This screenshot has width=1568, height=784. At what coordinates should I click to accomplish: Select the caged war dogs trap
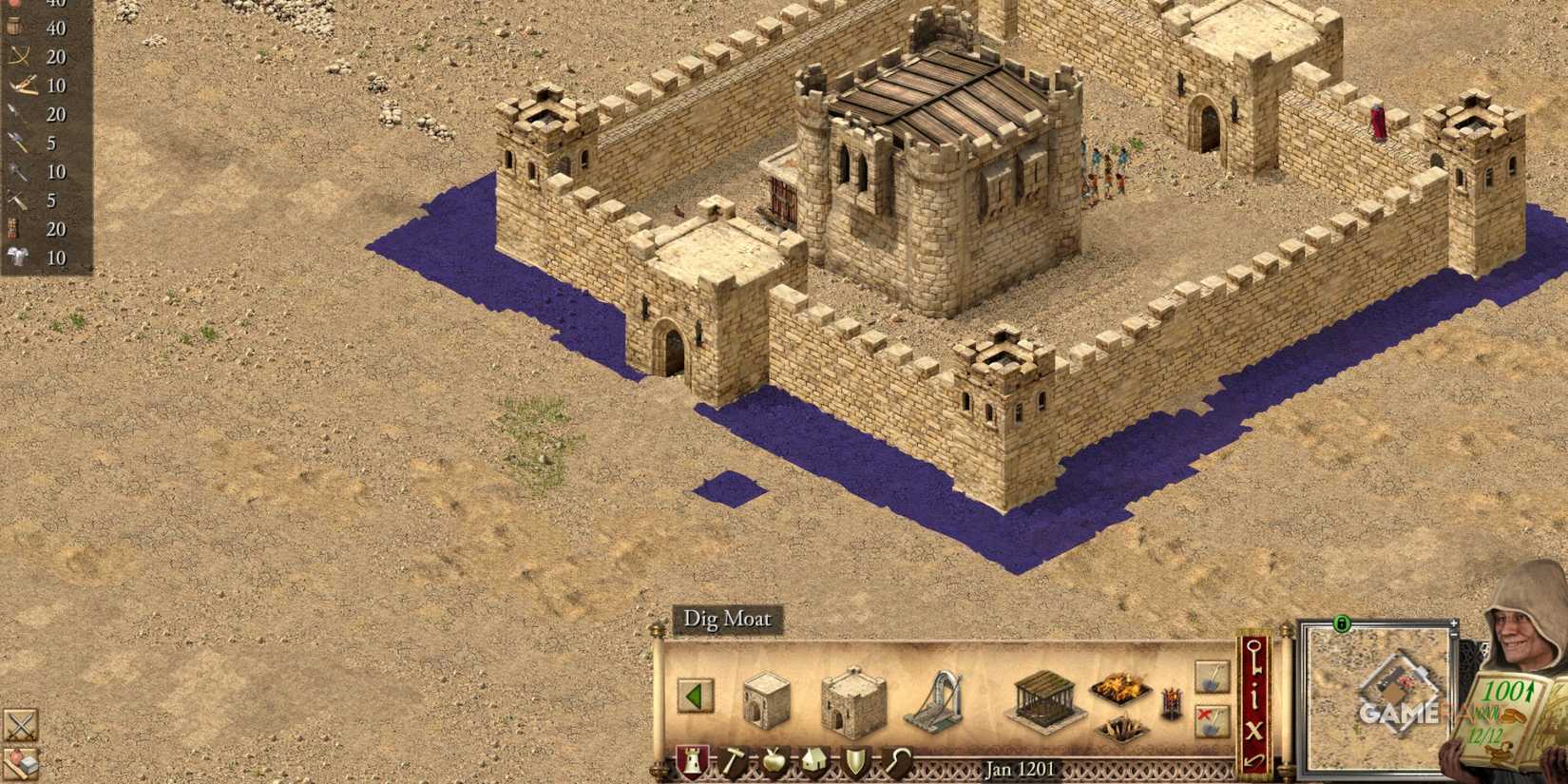1045,701
